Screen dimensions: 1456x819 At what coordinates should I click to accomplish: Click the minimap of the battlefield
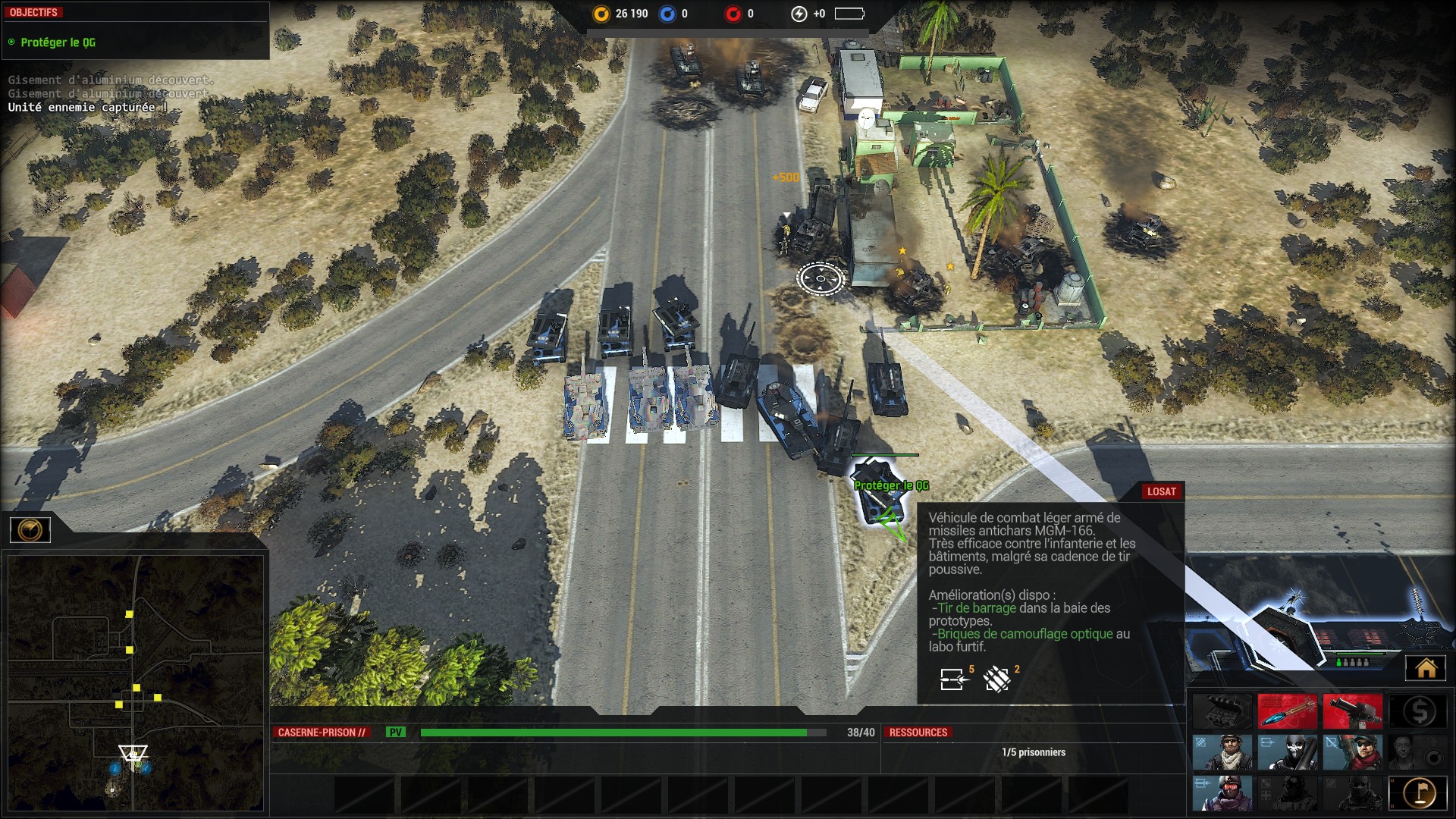point(135,682)
